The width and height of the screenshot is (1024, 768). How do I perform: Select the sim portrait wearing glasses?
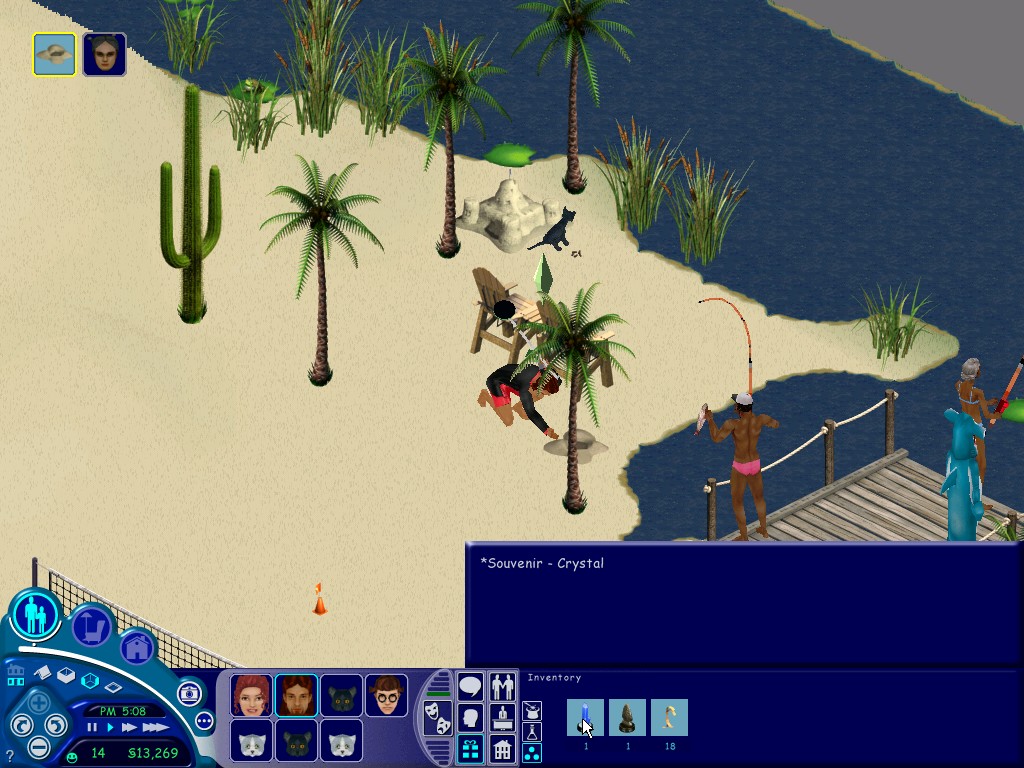[x=386, y=695]
